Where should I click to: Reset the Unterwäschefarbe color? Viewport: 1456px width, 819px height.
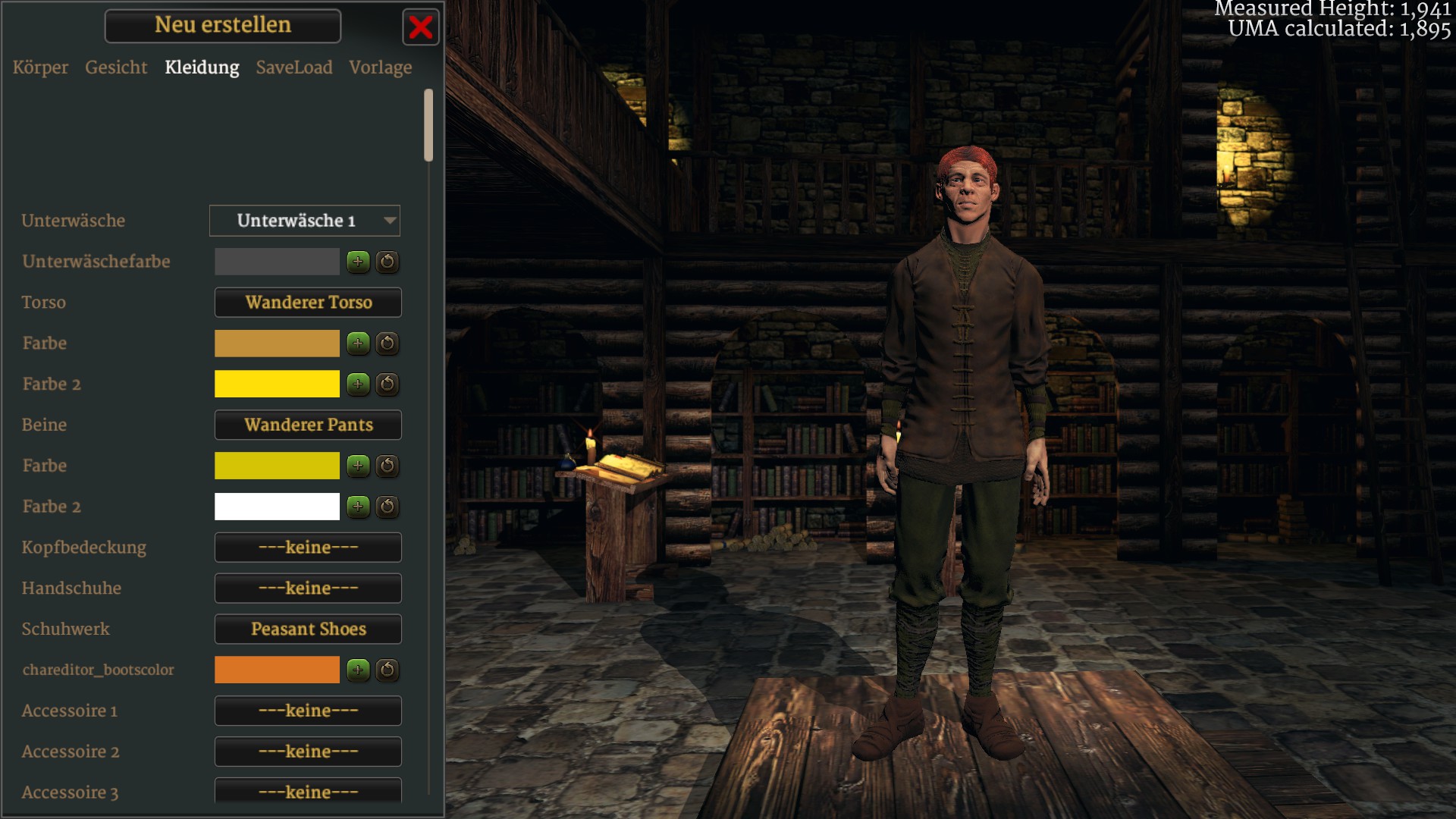click(x=388, y=262)
